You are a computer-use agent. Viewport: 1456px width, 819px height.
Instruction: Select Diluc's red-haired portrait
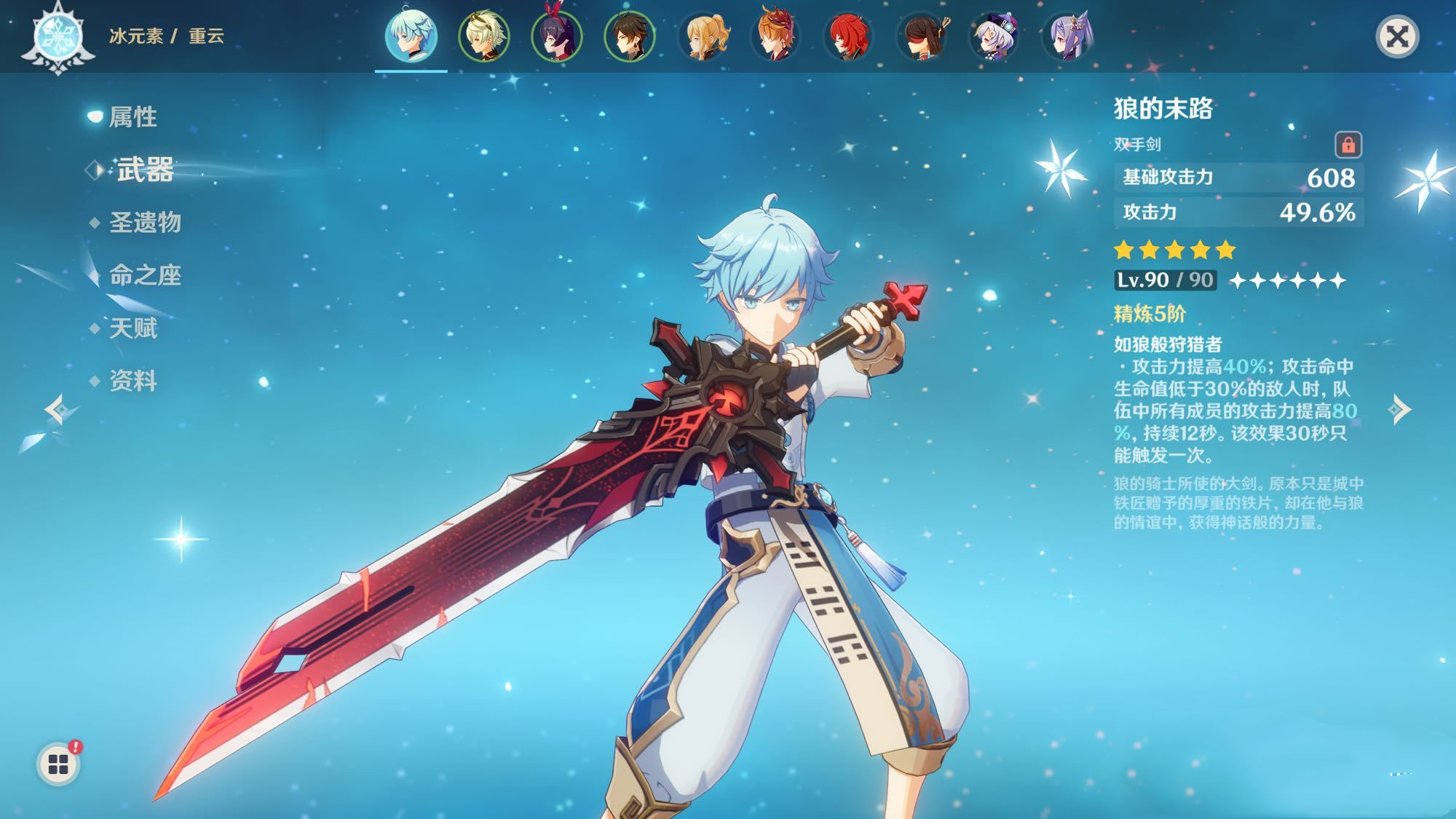[x=849, y=35]
